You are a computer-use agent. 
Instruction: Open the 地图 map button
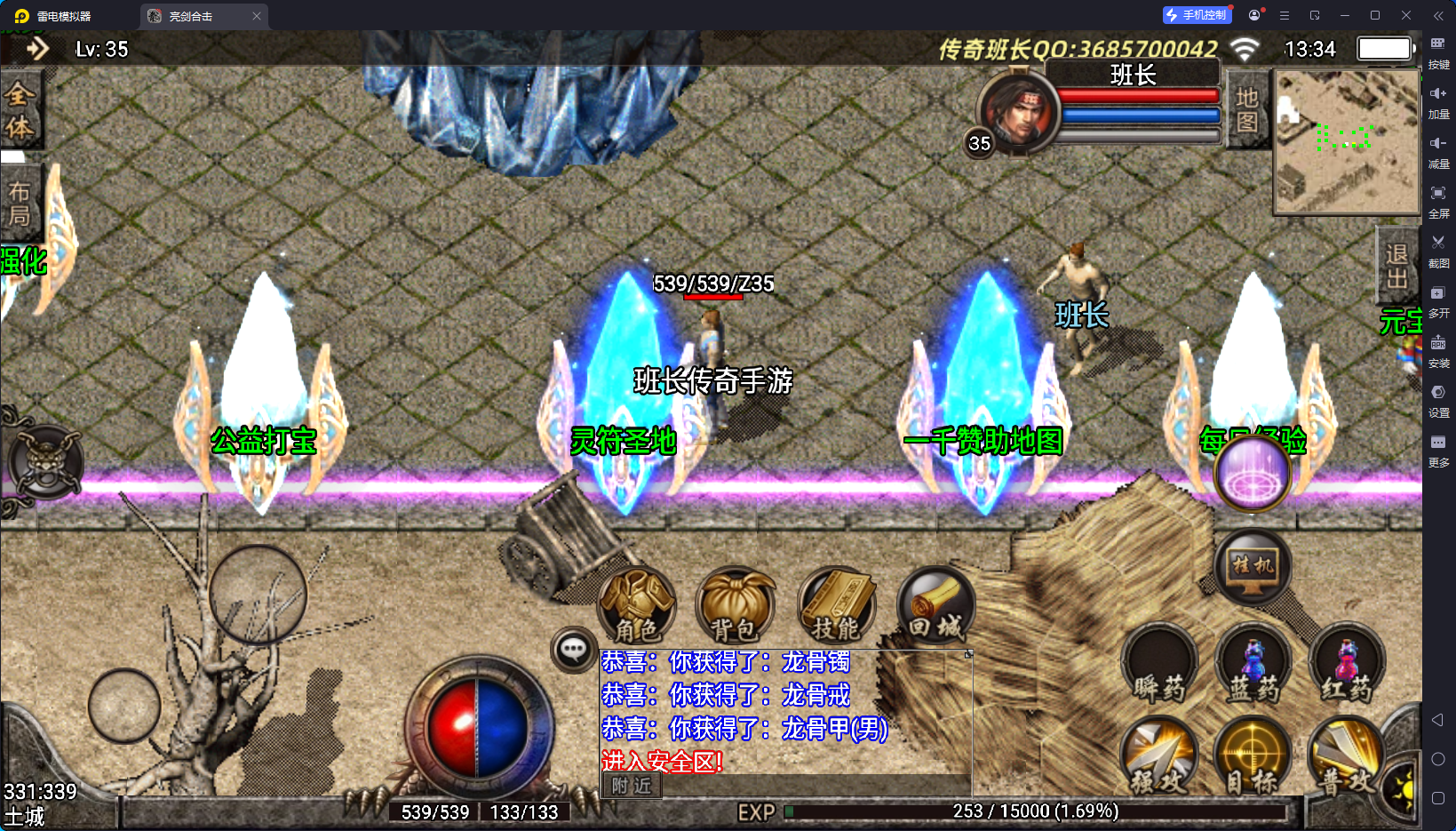pos(1246,109)
